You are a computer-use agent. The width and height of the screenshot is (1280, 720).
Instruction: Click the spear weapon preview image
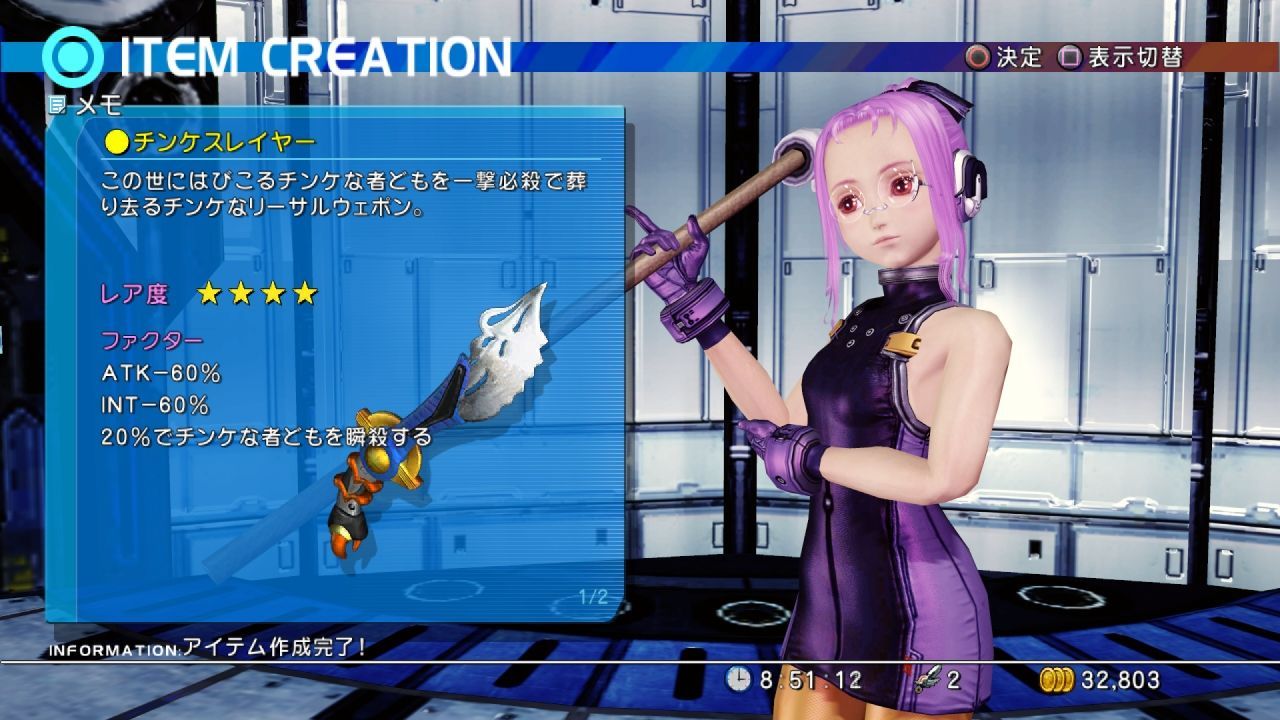coord(430,420)
